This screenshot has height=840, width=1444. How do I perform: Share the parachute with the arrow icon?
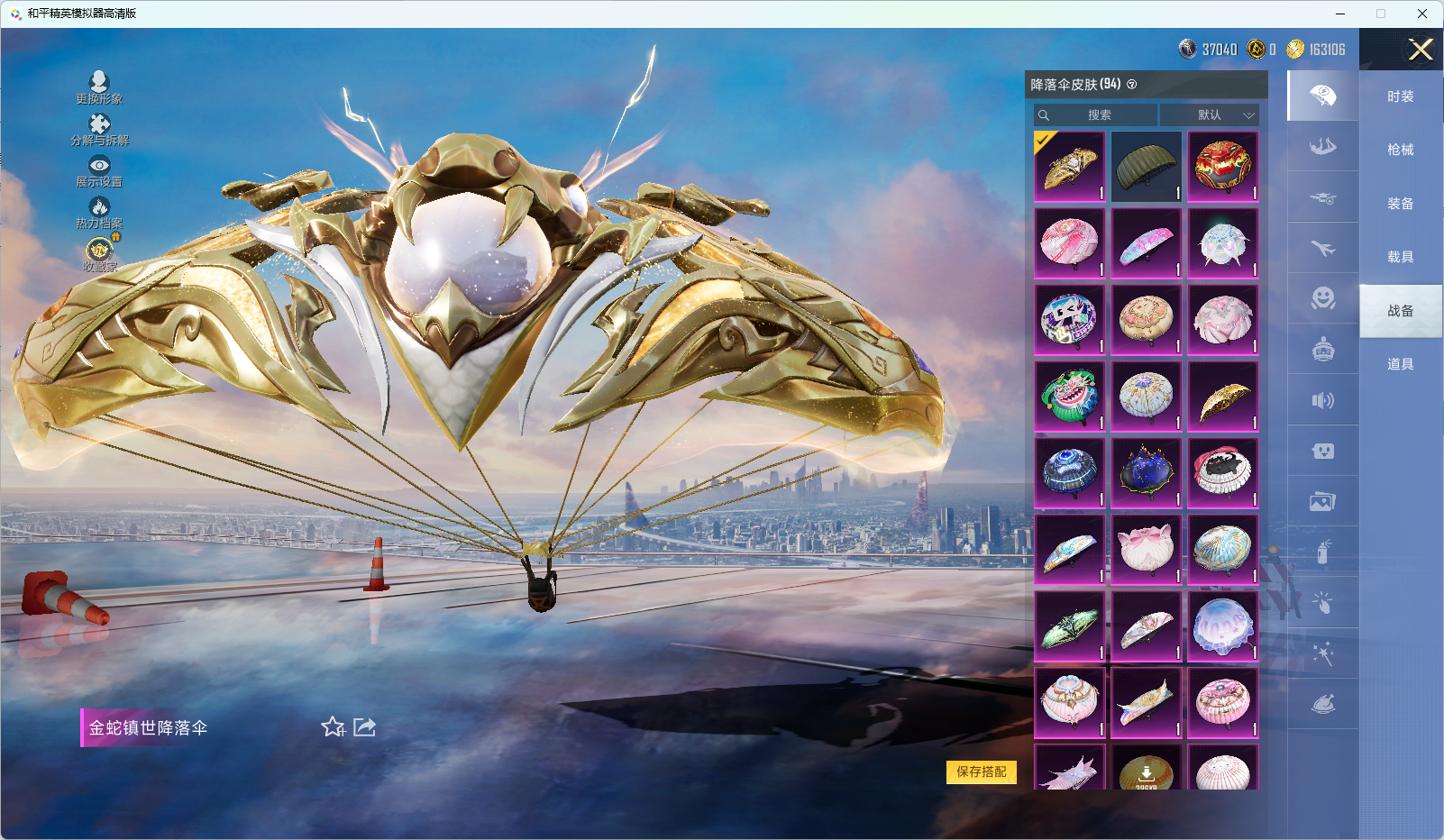click(364, 726)
